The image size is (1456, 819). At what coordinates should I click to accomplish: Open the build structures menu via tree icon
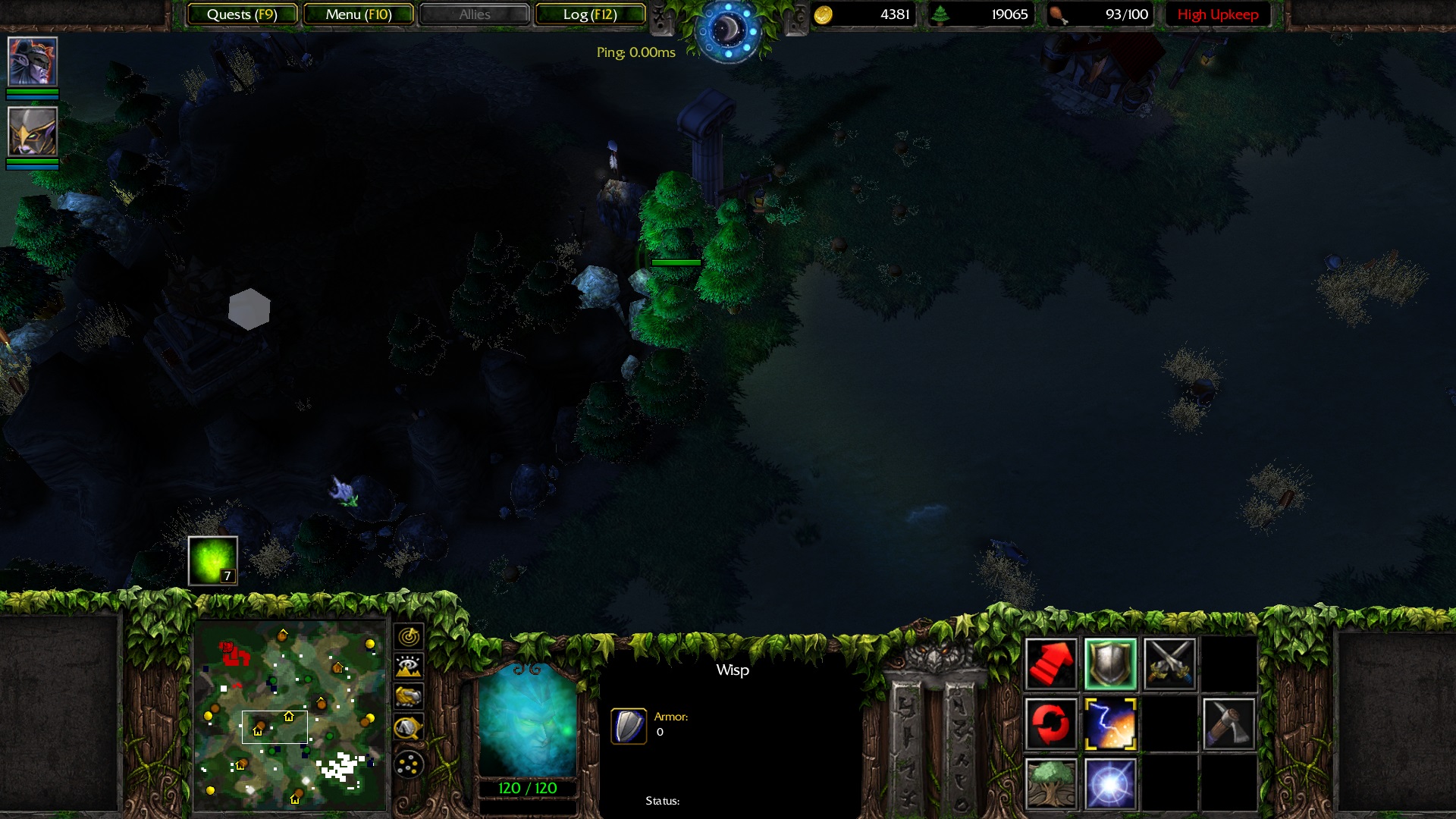(1050, 781)
